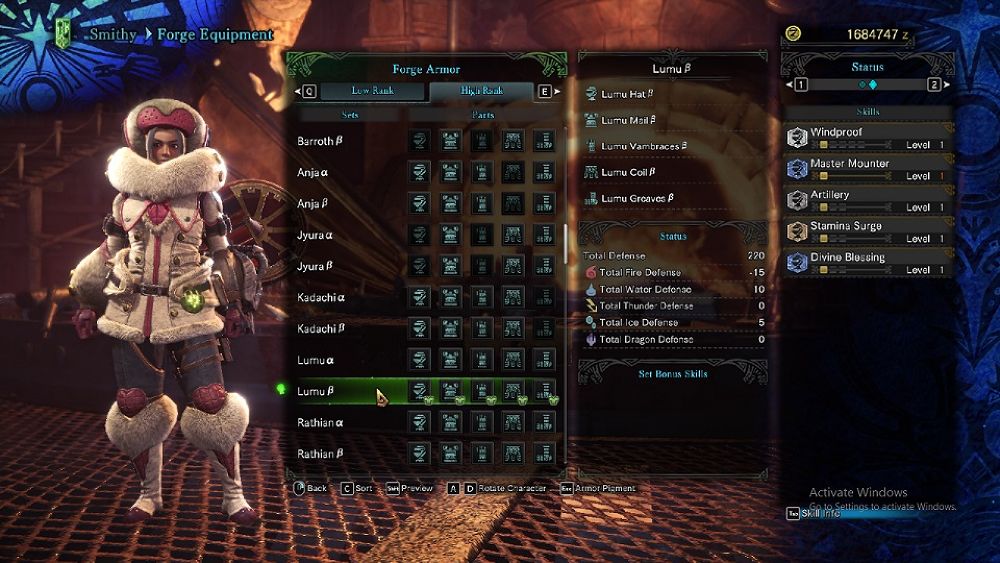Choose the Kadachi α armor set
The width and height of the screenshot is (1000, 563).
(320, 298)
